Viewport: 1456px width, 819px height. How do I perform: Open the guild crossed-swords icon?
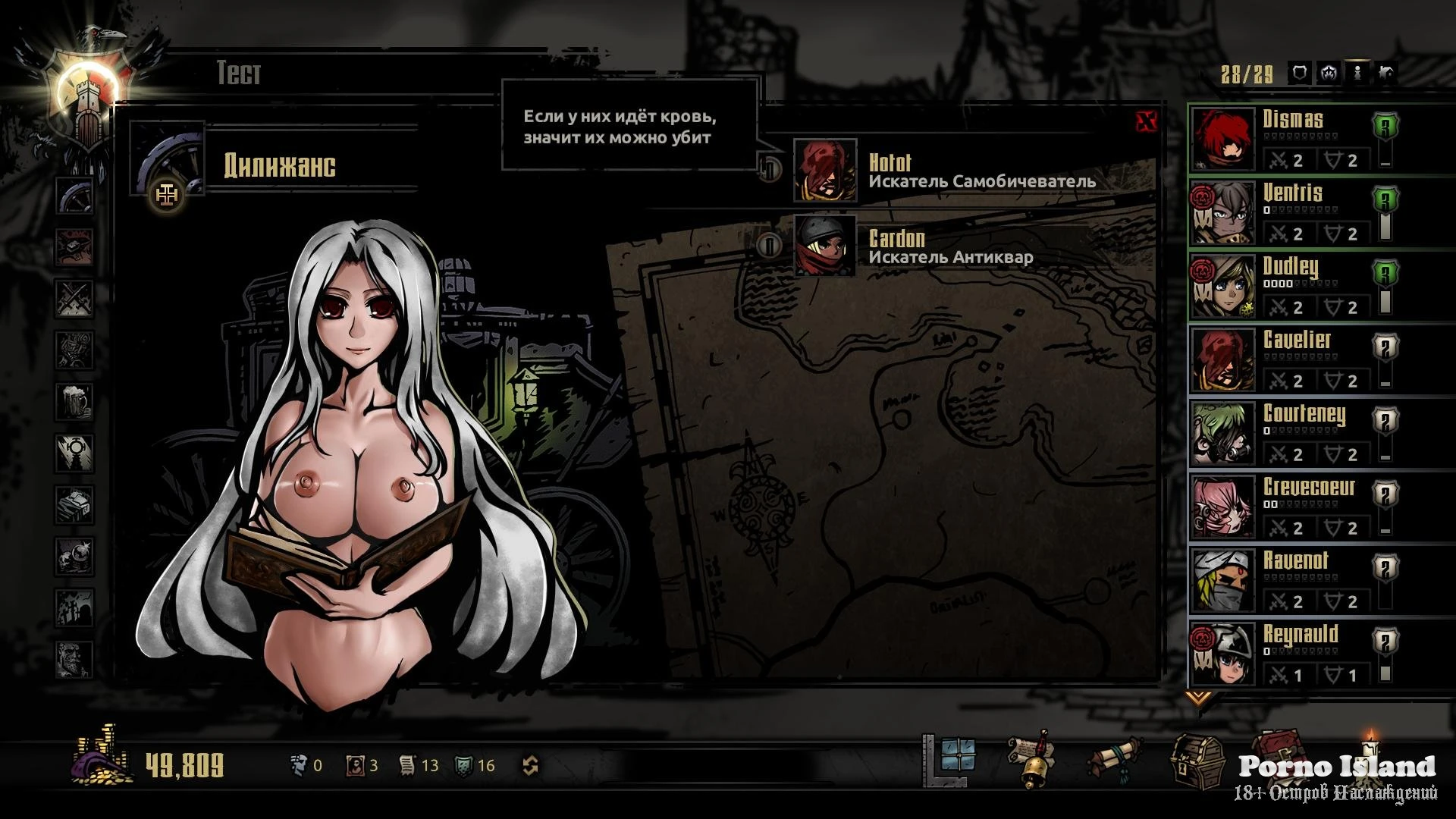[x=75, y=298]
